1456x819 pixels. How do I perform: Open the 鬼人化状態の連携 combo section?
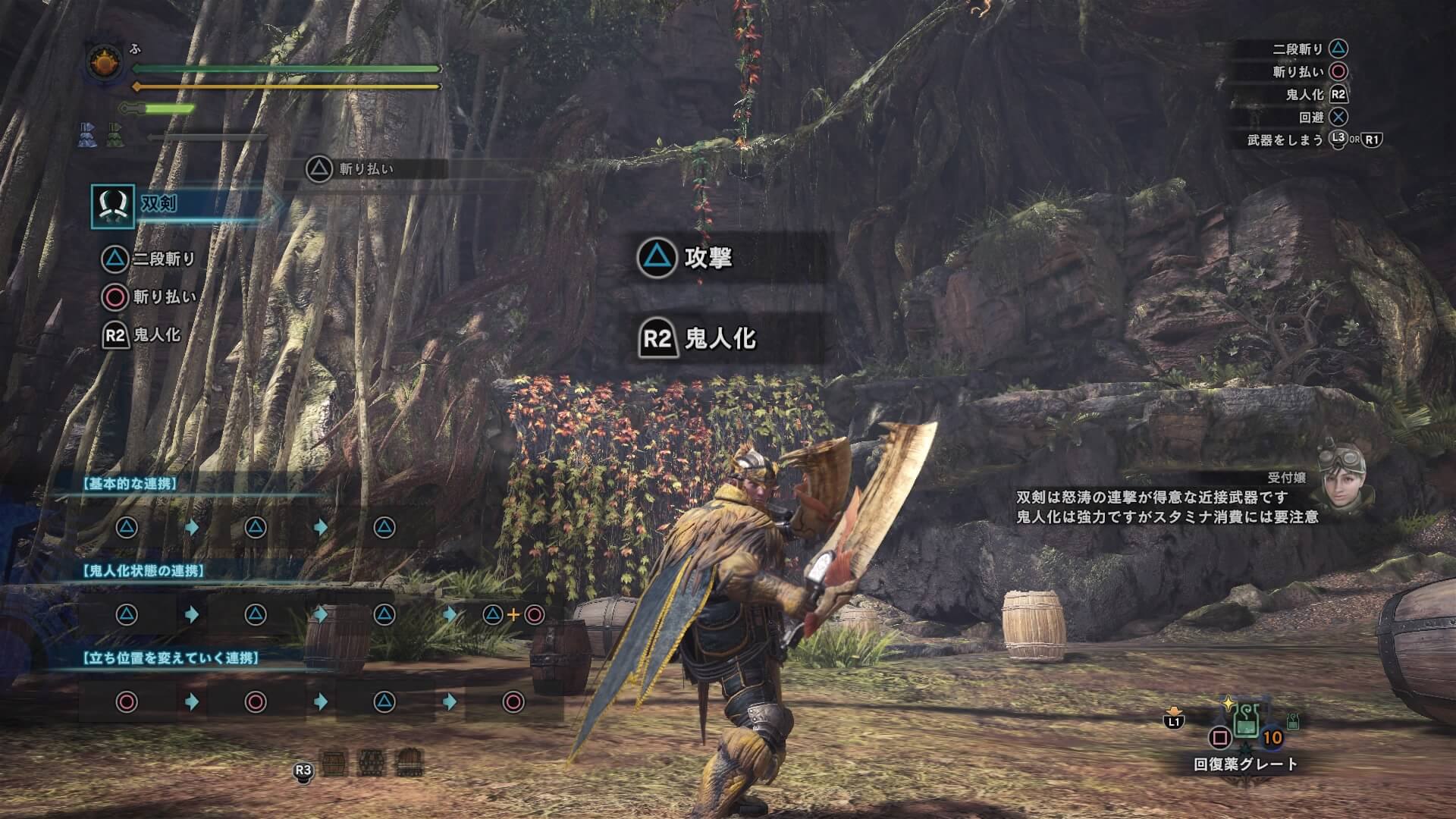coord(144,570)
